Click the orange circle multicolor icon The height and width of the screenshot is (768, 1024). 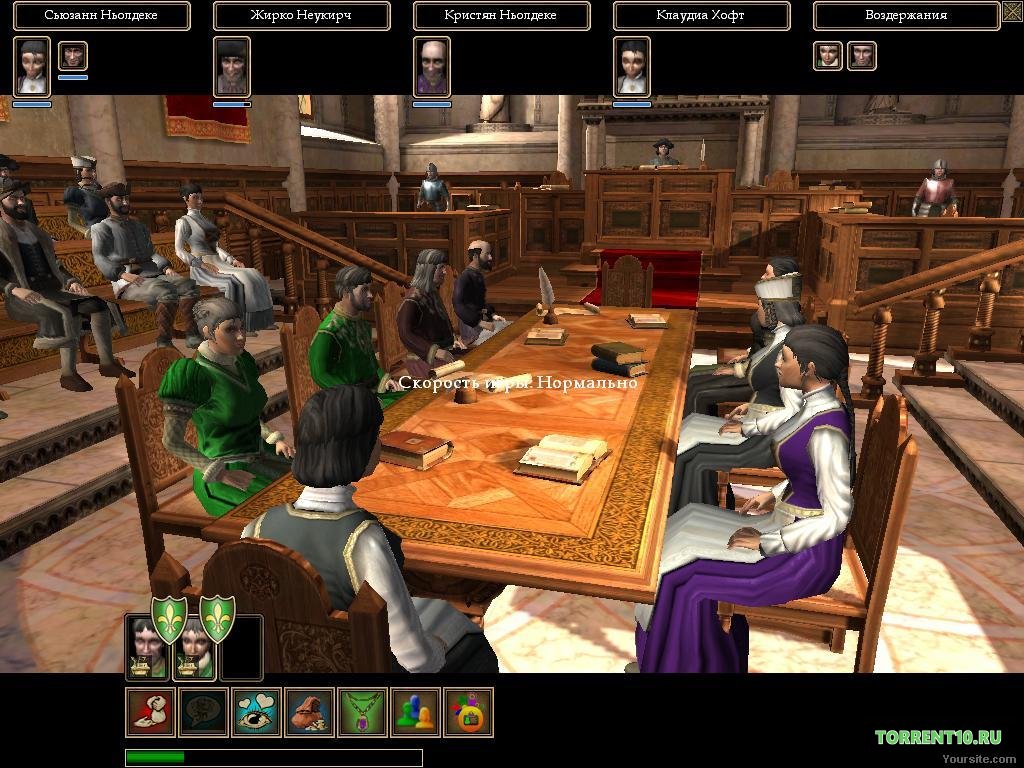coord(468,712)
